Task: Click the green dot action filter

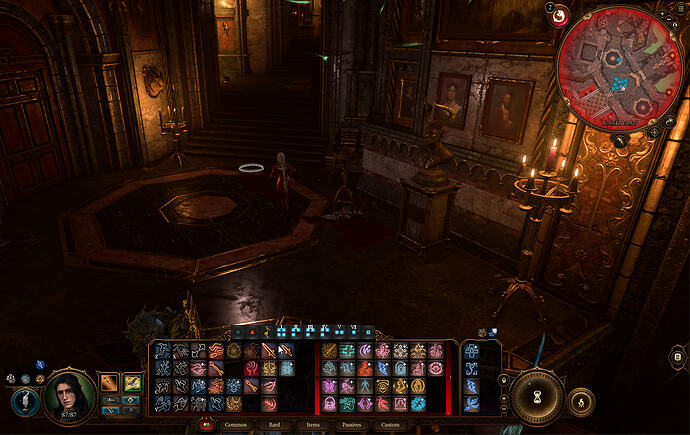Action: [238, 330]
